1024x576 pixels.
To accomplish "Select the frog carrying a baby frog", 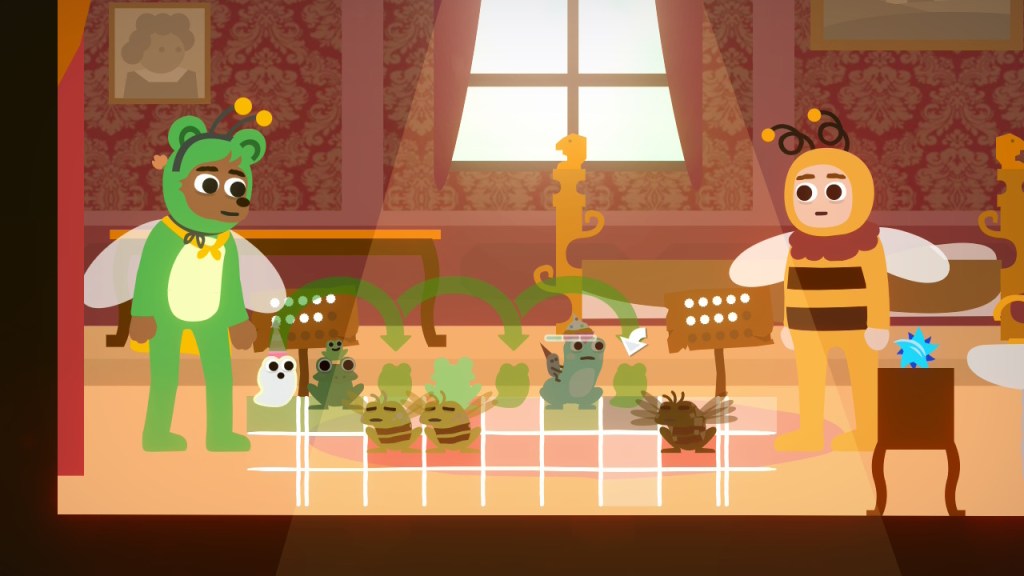I will point(335,378).
